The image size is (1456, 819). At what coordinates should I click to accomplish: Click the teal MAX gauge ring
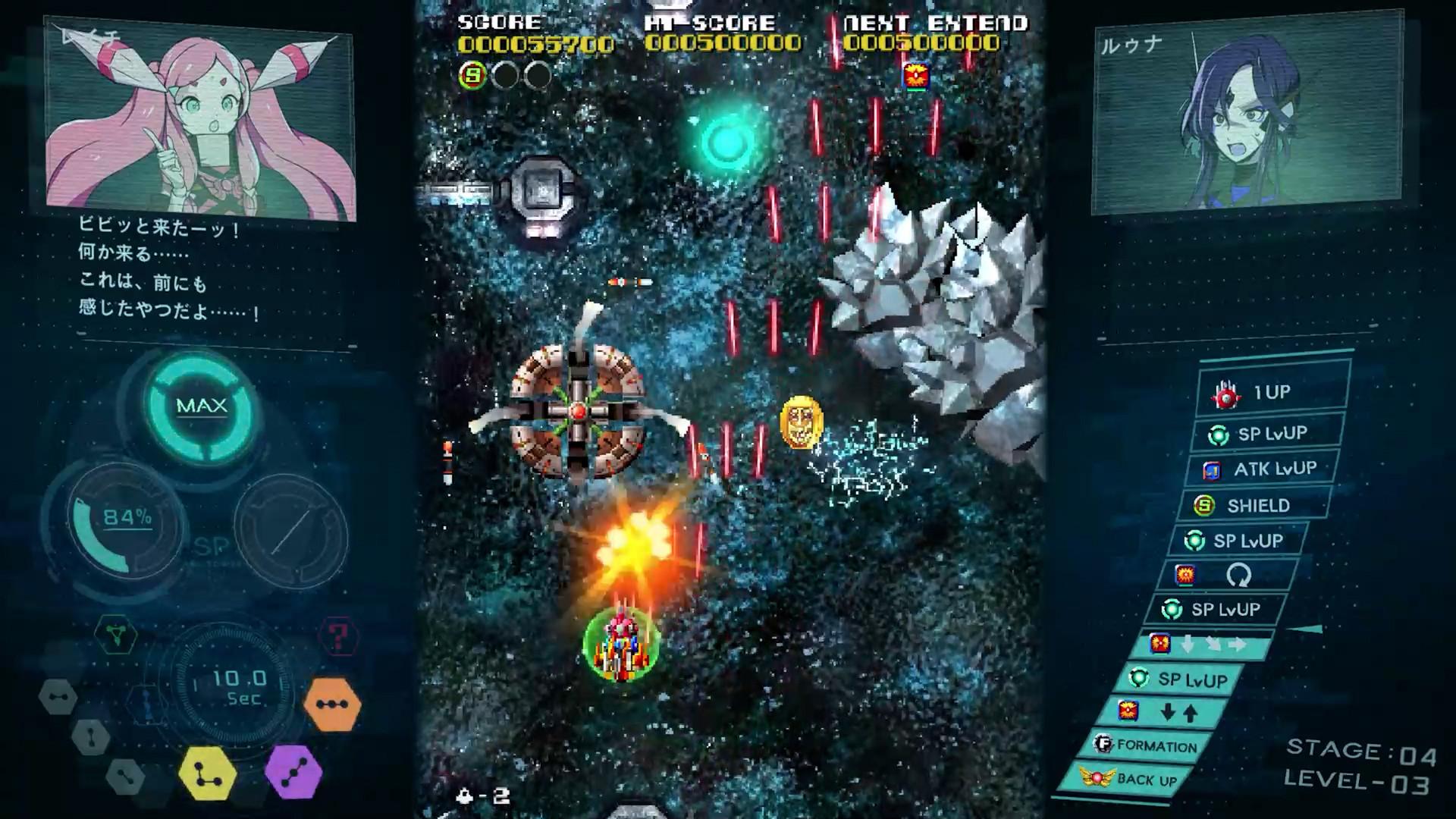[201, 406]
